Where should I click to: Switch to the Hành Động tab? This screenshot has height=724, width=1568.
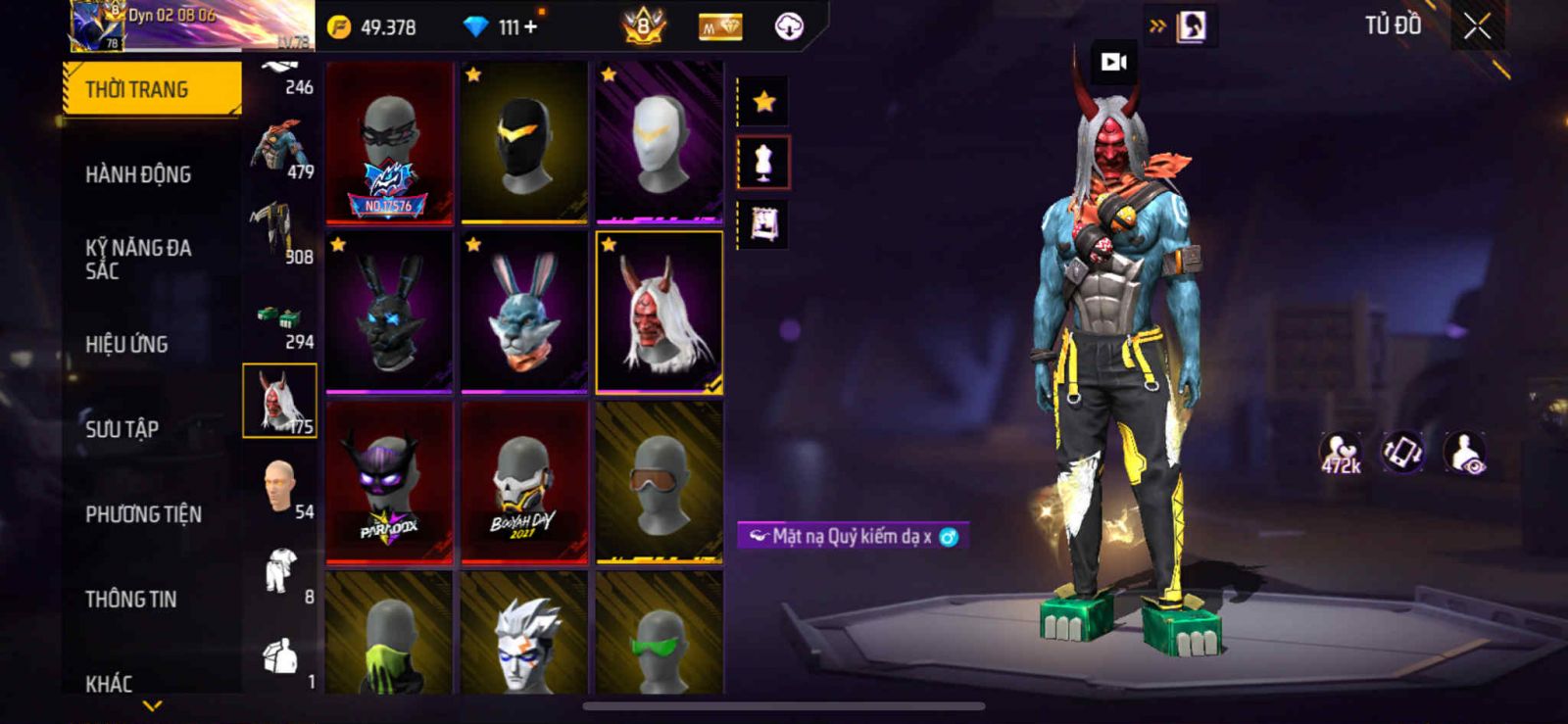(138, 174)
